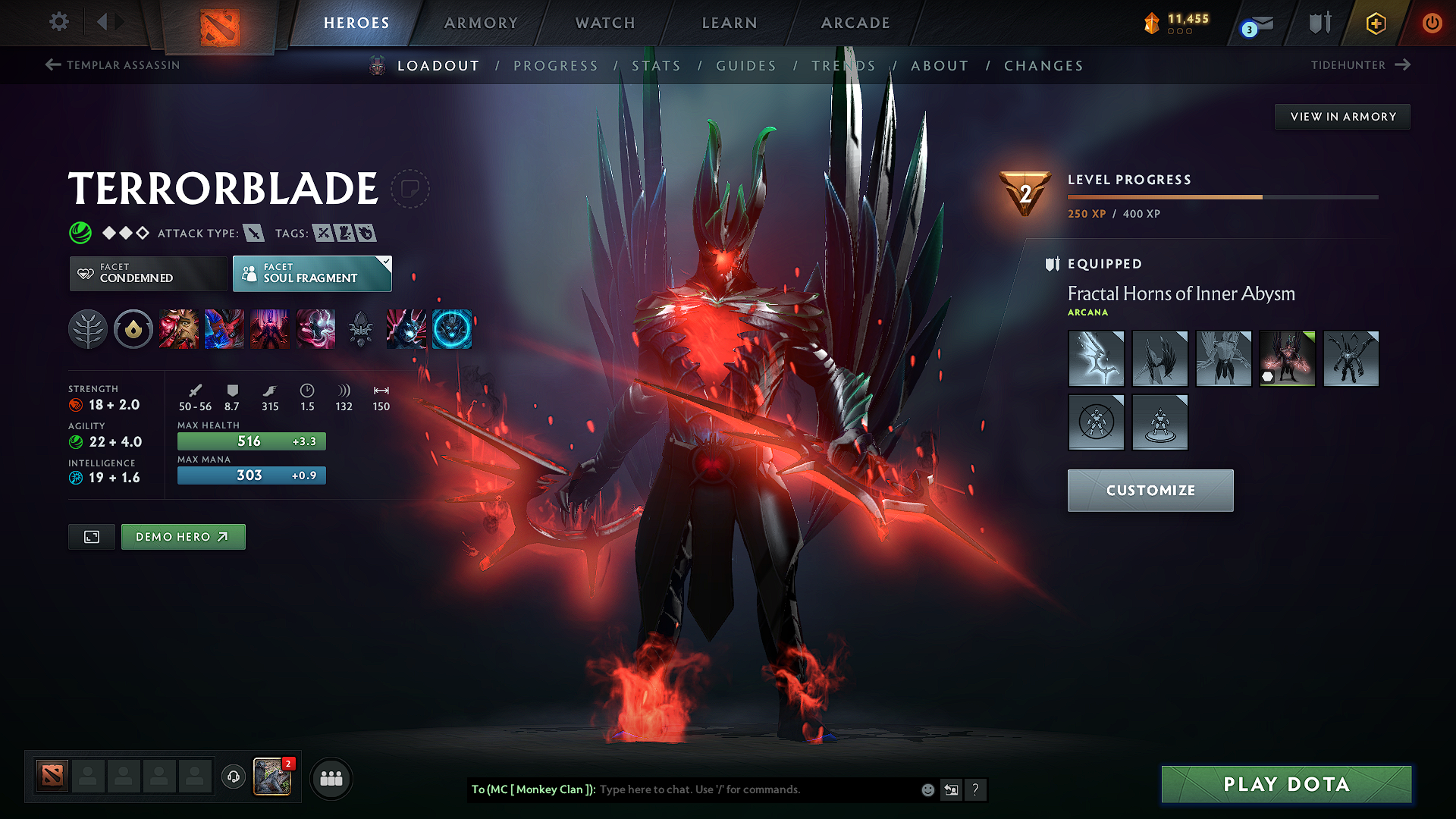Click the back arrow to Templar Assassin

click(52, 65)
